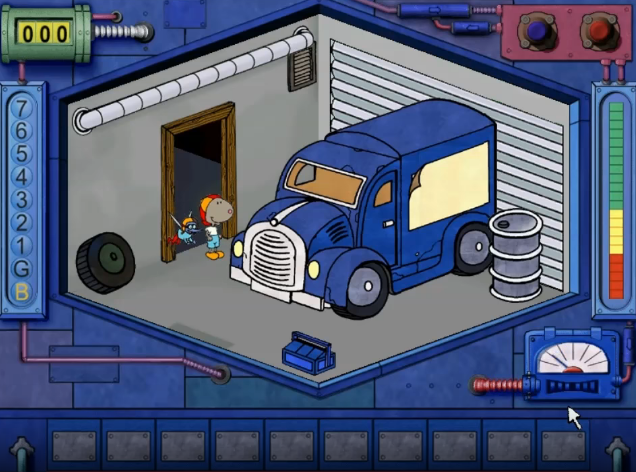Click the floor 4 elevator button
The width and height of the screenshot is (636, 472).
[x=22, y=176]
